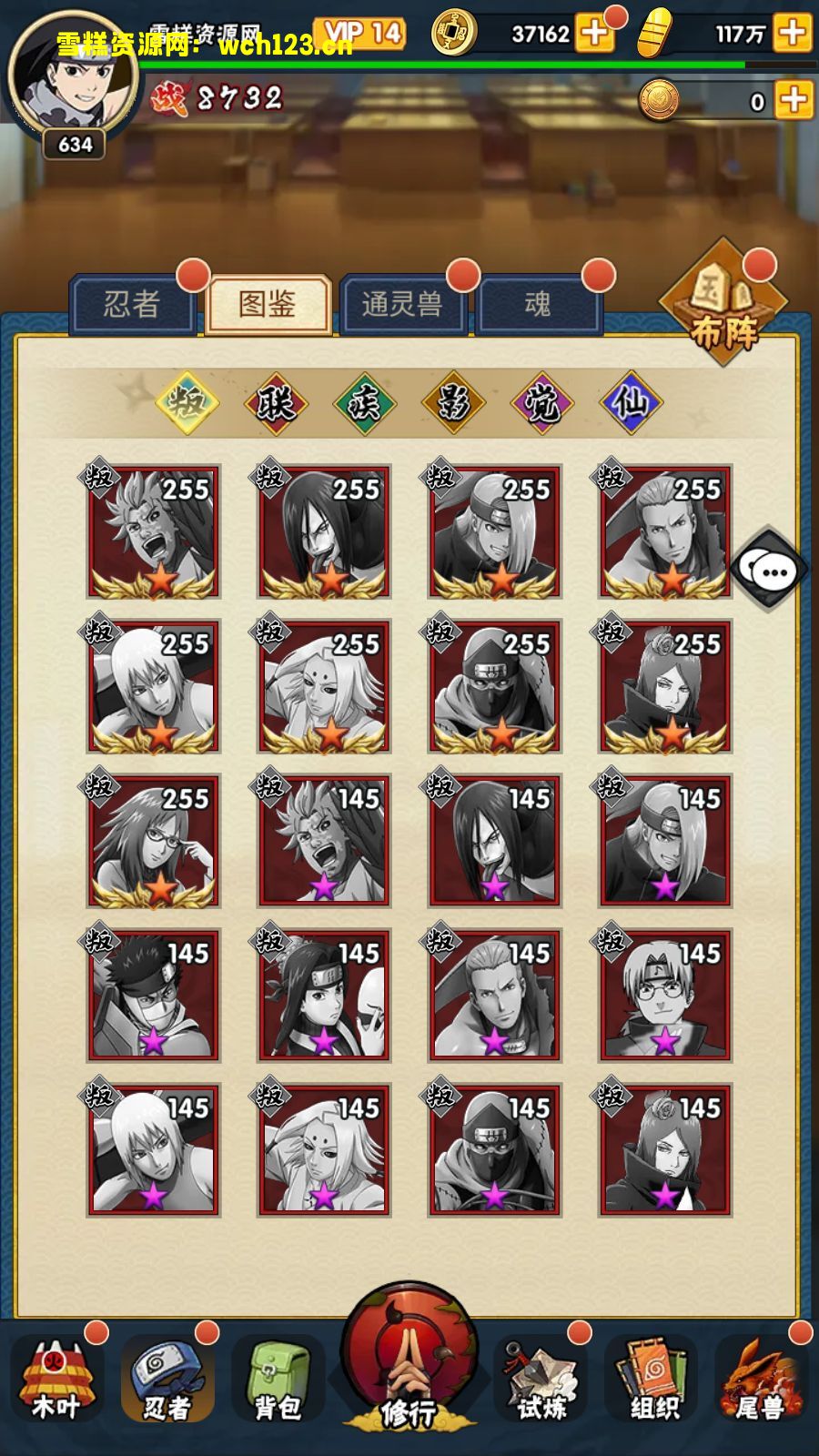
Task: Open the 尾兽 tailed beast menu
Action: point(762,1380)
